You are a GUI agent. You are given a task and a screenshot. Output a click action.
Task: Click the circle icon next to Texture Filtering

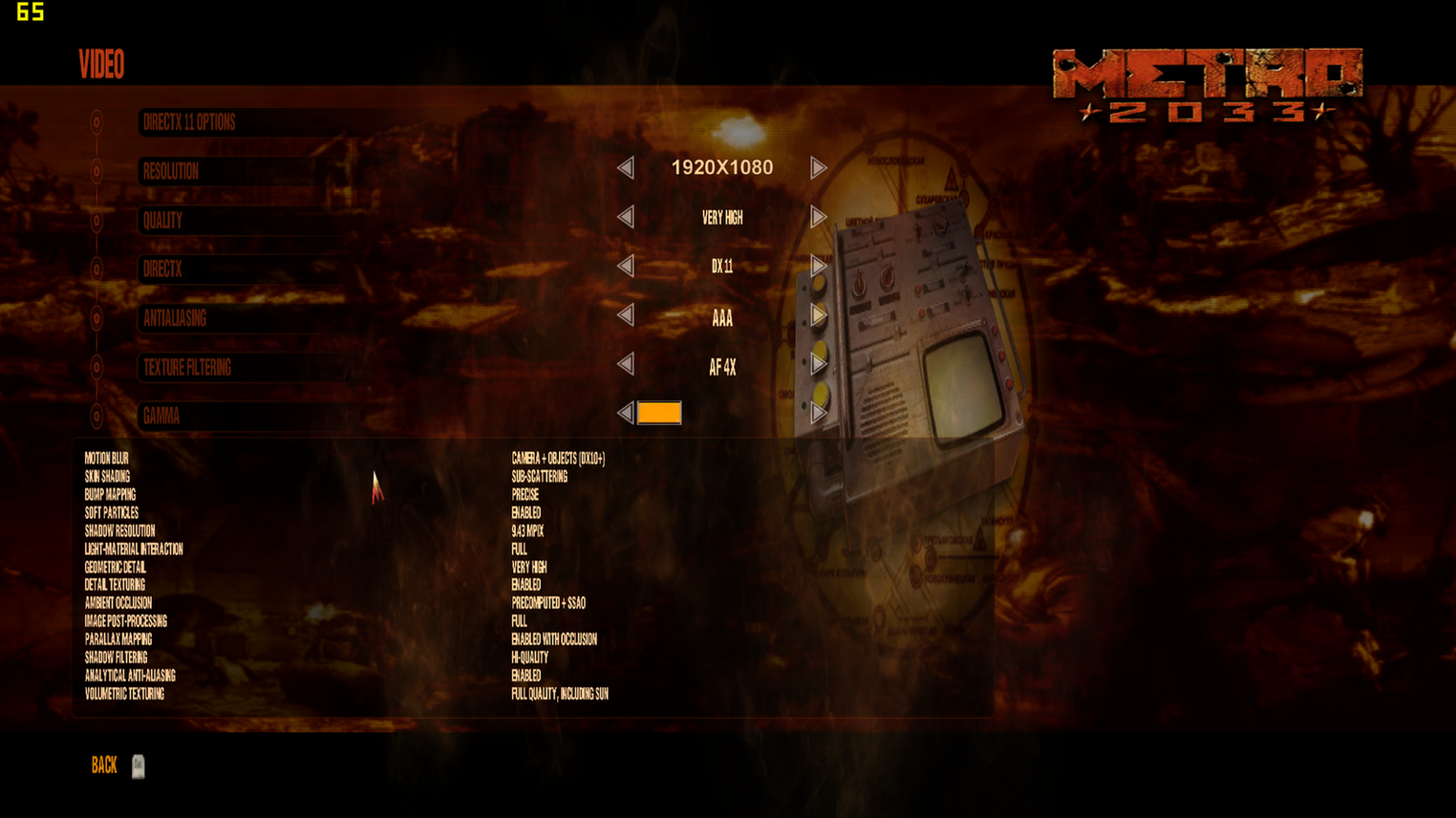tap(95, 368)
